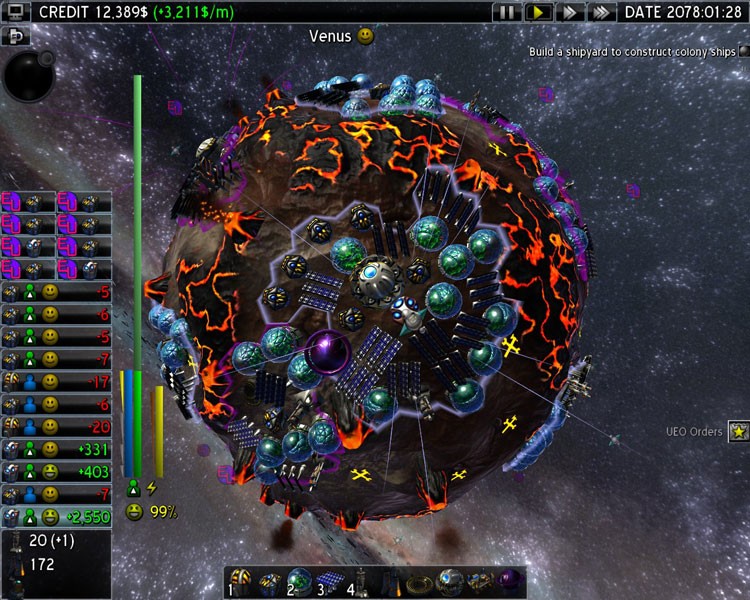Switch to fast-forward speed
Image resolution: width=750 pixels, height=600 pixels.
[x=569, y=12]
